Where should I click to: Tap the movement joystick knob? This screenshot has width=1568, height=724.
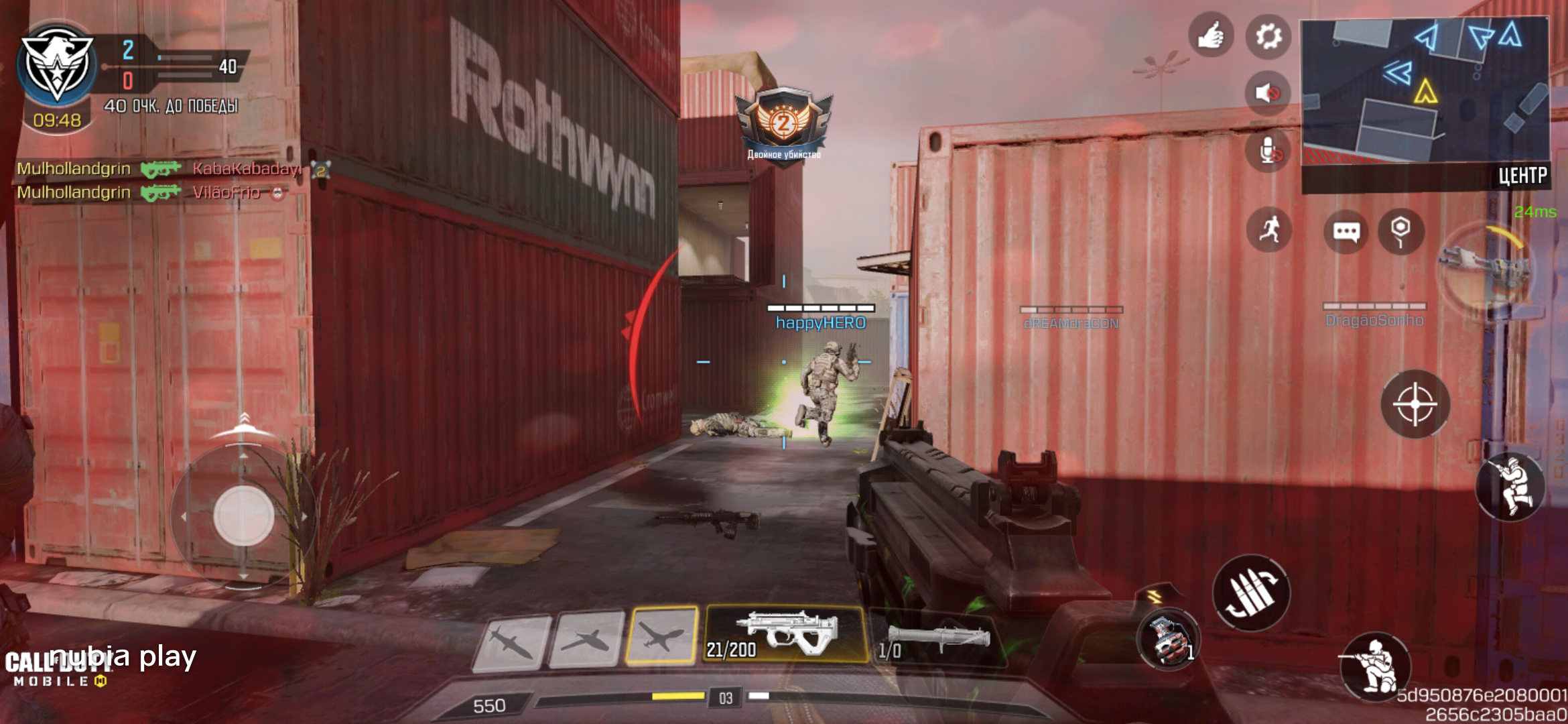tap(243, 516)
